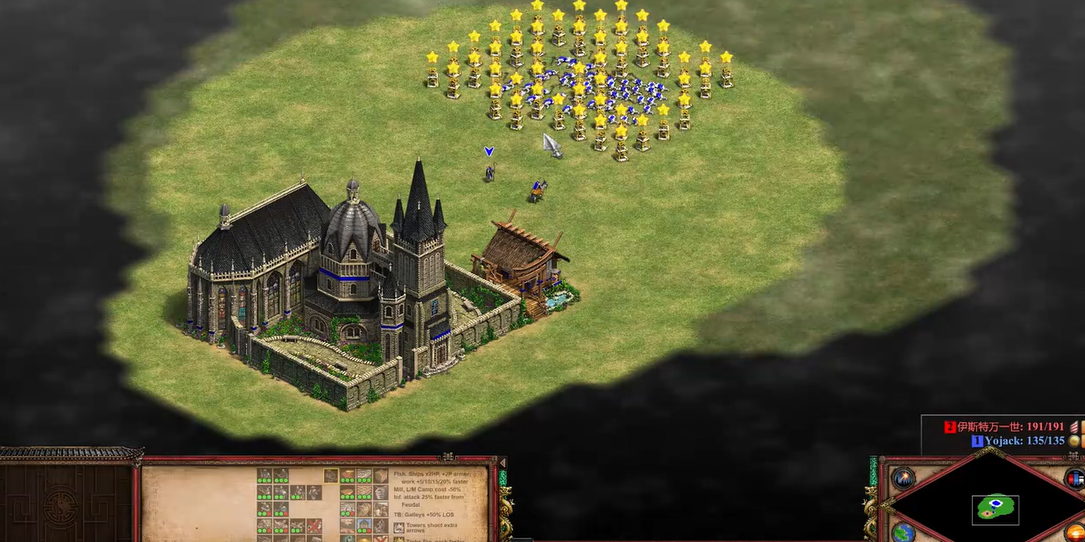This screenshot has width=1085, height=542.
Task: Toggle the red-and-blue friend or foe colors button
Action: tap(1075, 478)
